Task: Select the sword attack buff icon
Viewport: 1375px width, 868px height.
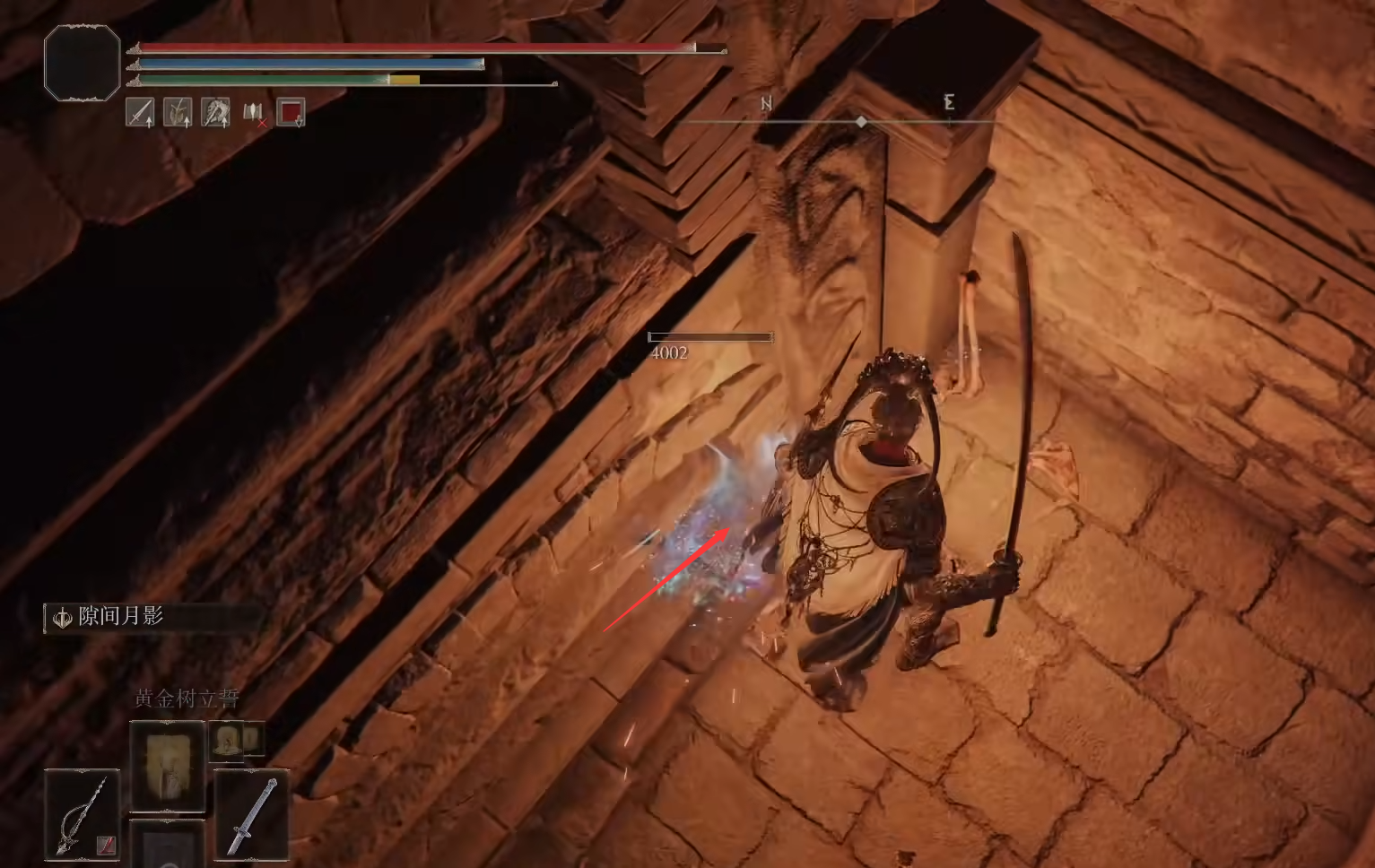Action: pos(140,112)
